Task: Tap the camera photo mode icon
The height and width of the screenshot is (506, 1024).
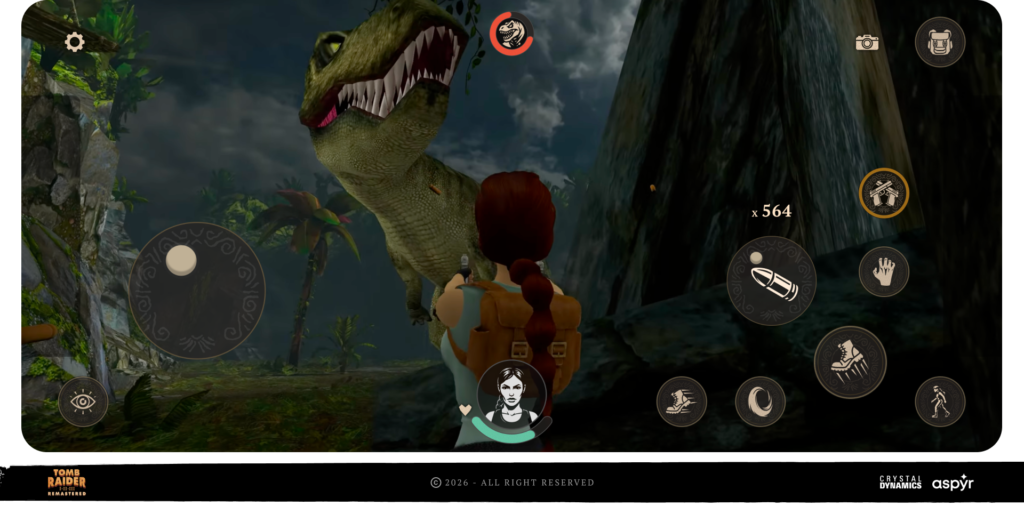Action: (x=867, y=43)
